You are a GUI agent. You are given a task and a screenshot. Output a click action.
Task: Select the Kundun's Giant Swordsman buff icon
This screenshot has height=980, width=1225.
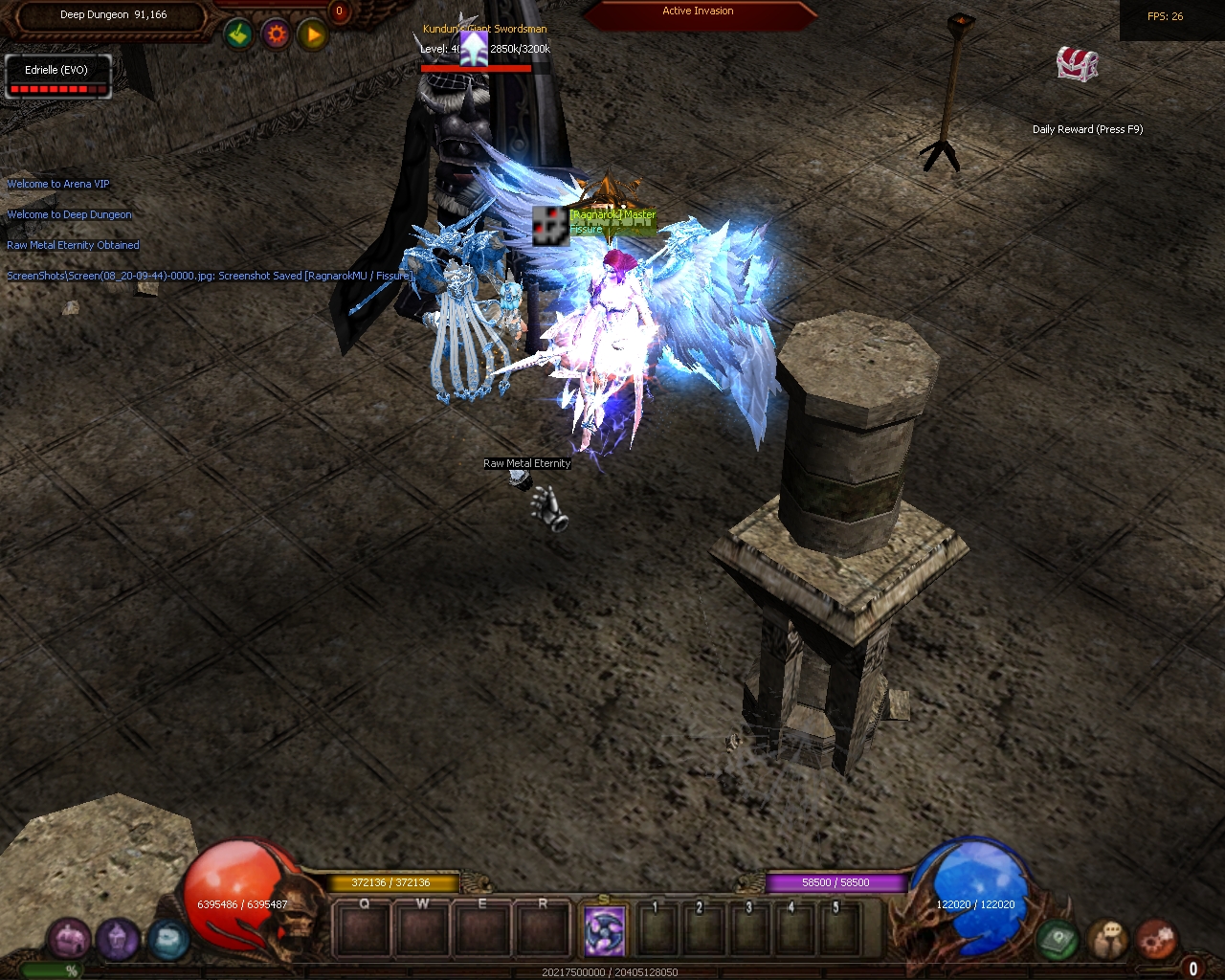[474, 49]
